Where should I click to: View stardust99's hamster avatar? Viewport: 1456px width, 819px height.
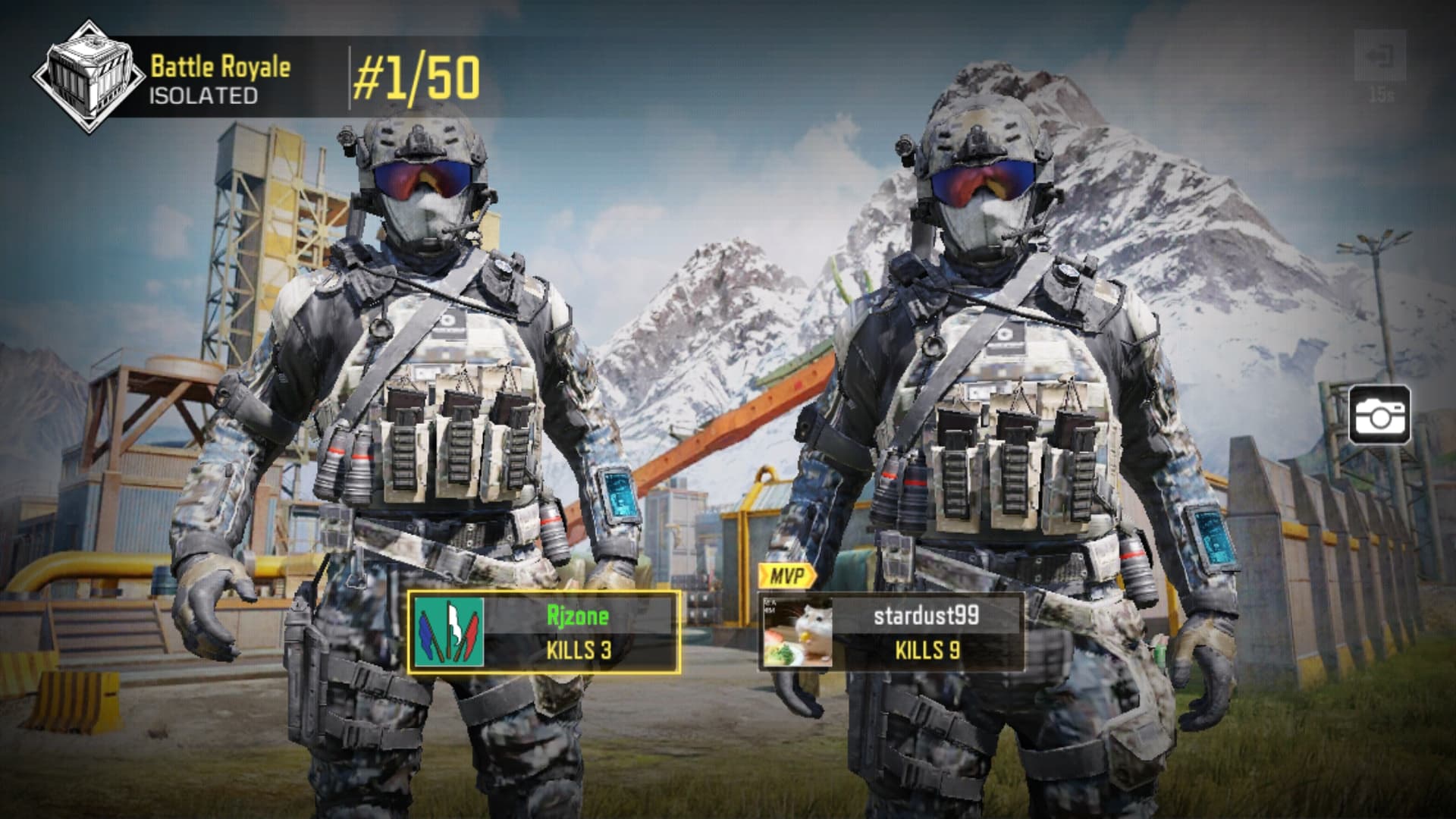pyautogui.click(x=797, y=632)
